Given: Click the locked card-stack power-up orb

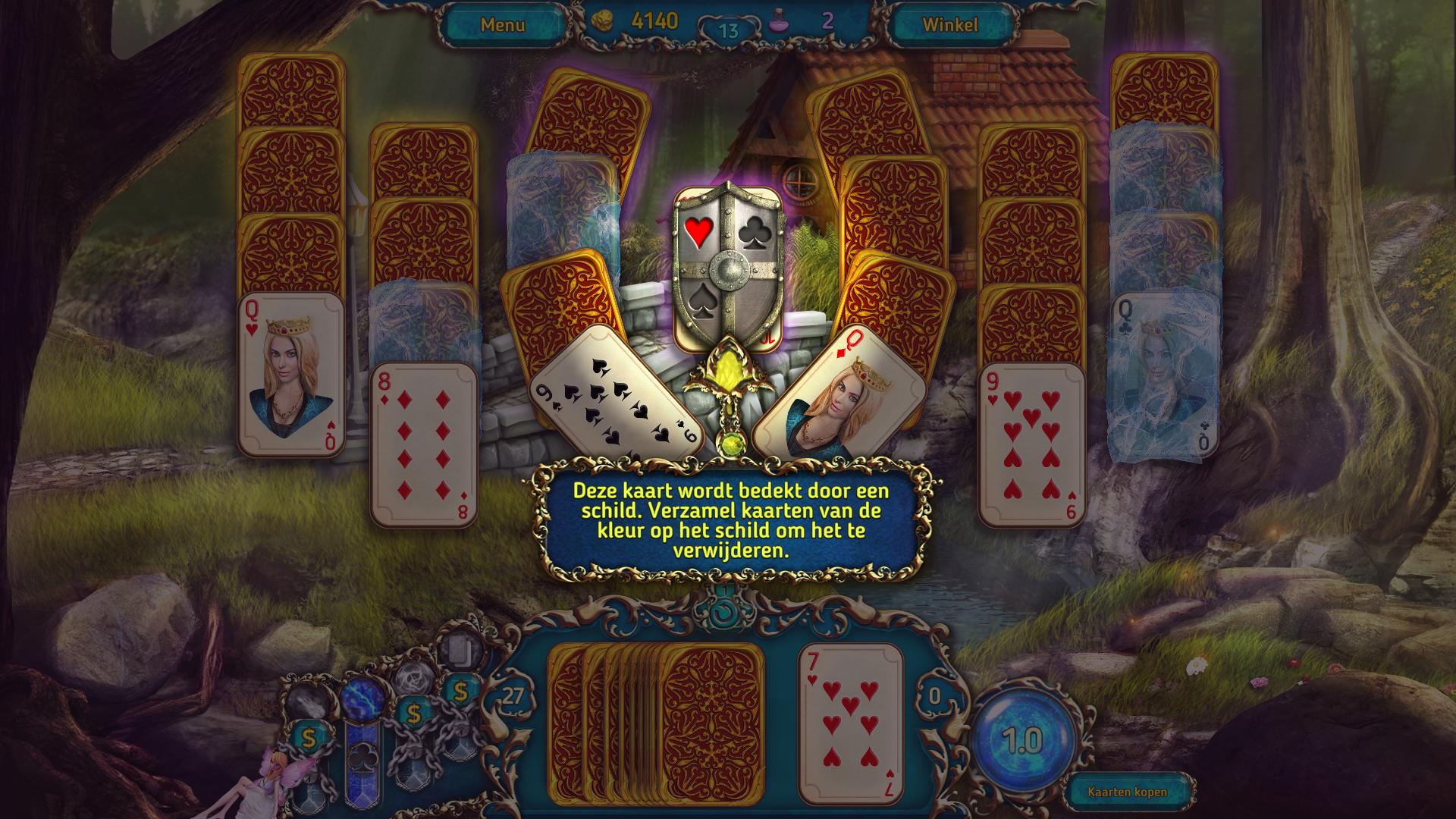Looking at the screenshot, I should [x=457, y=650].
